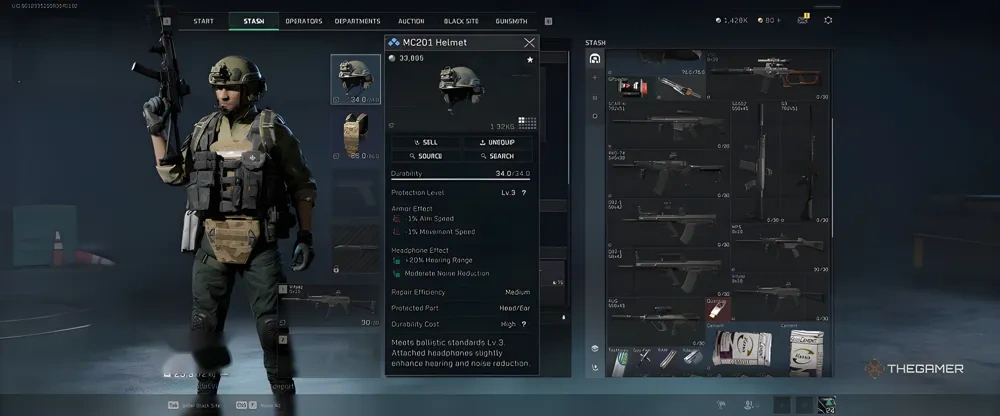Click the Search button in helmet panel
The image size is (1000, 416).
pos(497,156)
